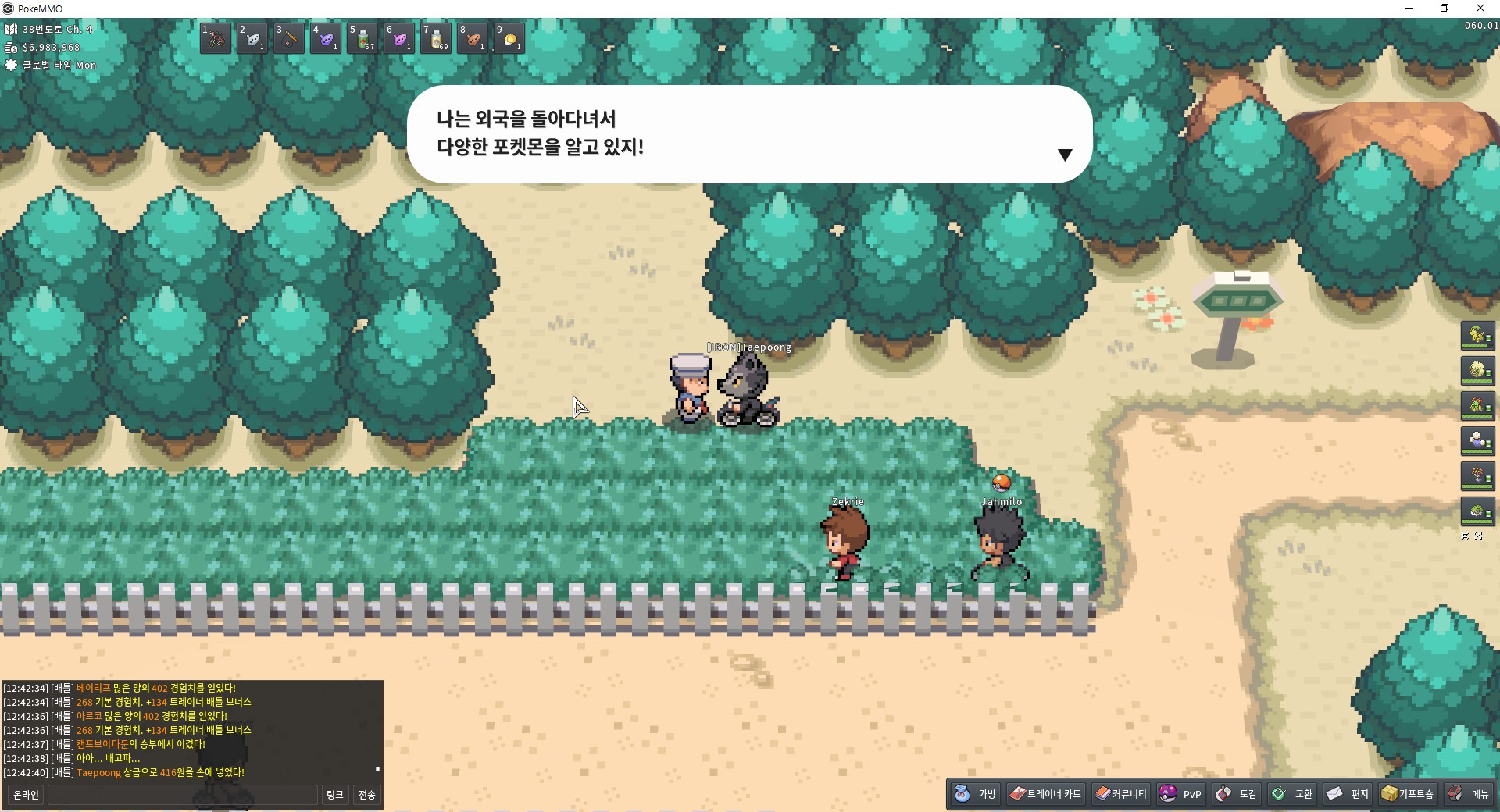1500x812 pixels.
Task: Open the 도감 Pokédex
Action: 1237,794
